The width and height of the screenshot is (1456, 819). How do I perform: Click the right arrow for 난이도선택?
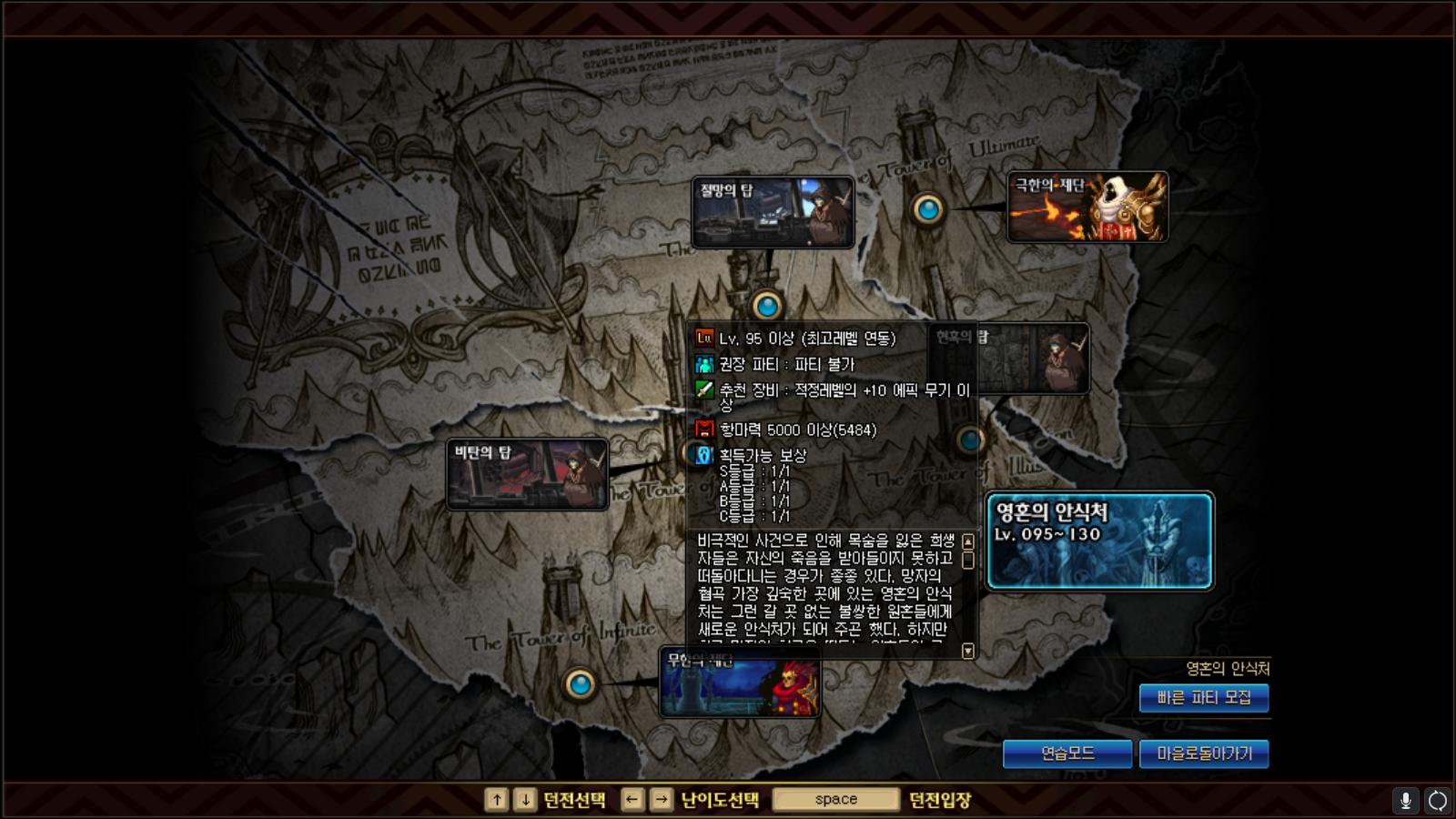661,799
